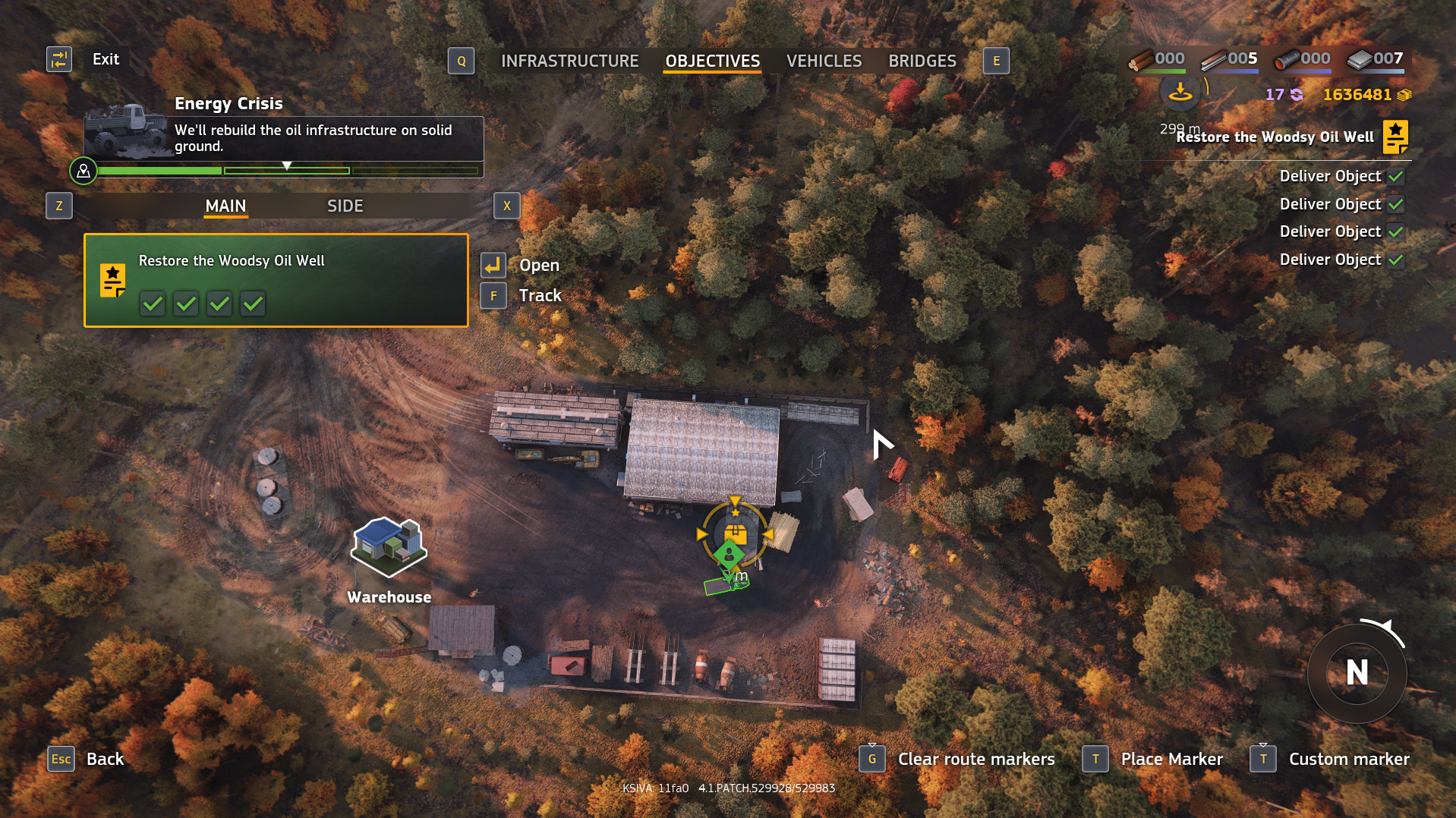Click Clear route markers
The width and height of the screenshot is (1456, 818).
click(x=976, y=759)
